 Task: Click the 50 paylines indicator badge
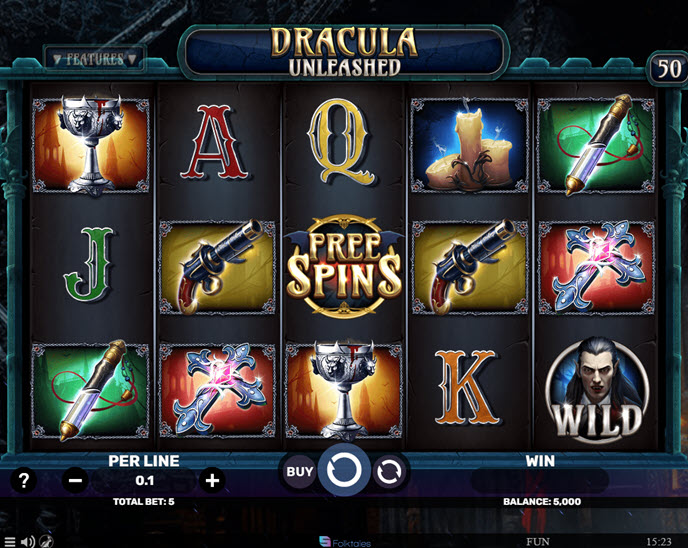click(666, 68)
